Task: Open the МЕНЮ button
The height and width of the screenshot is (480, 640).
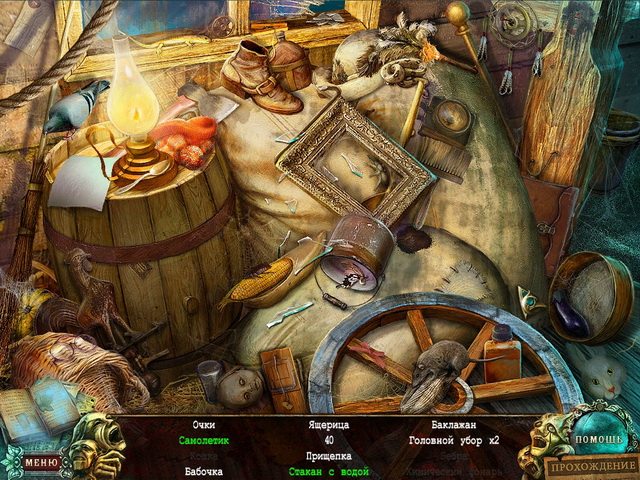Action: (41, 463)
